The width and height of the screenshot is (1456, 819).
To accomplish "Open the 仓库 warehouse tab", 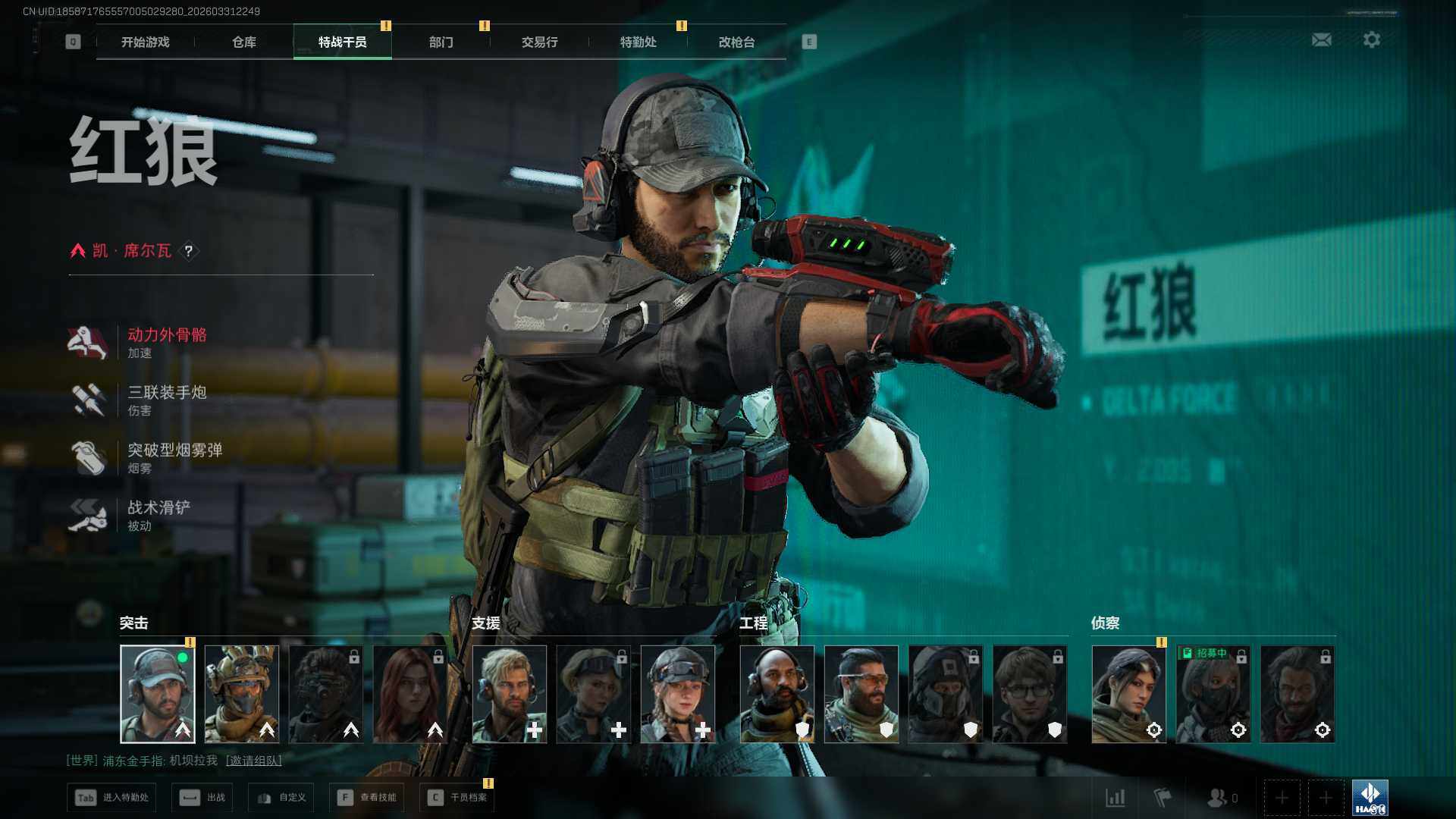I will click(243, 42).
